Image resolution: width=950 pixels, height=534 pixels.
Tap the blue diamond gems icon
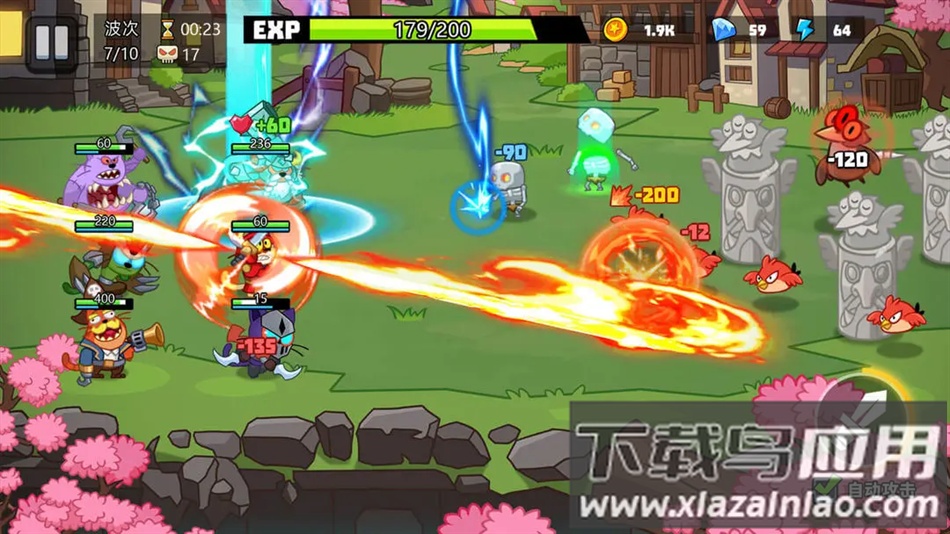click(x=722, y=30)
